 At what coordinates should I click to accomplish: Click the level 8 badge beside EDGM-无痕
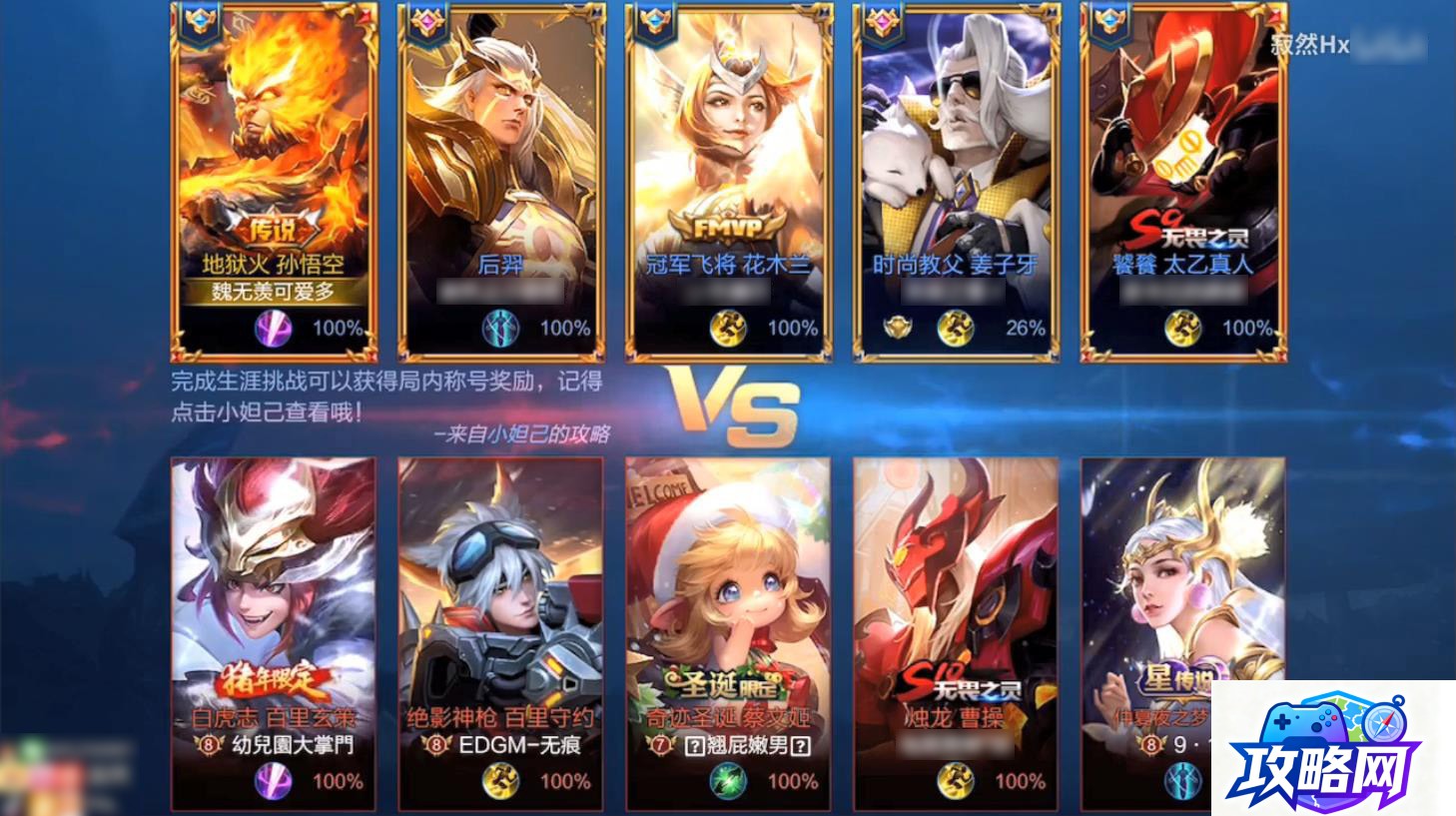[436, 743]
